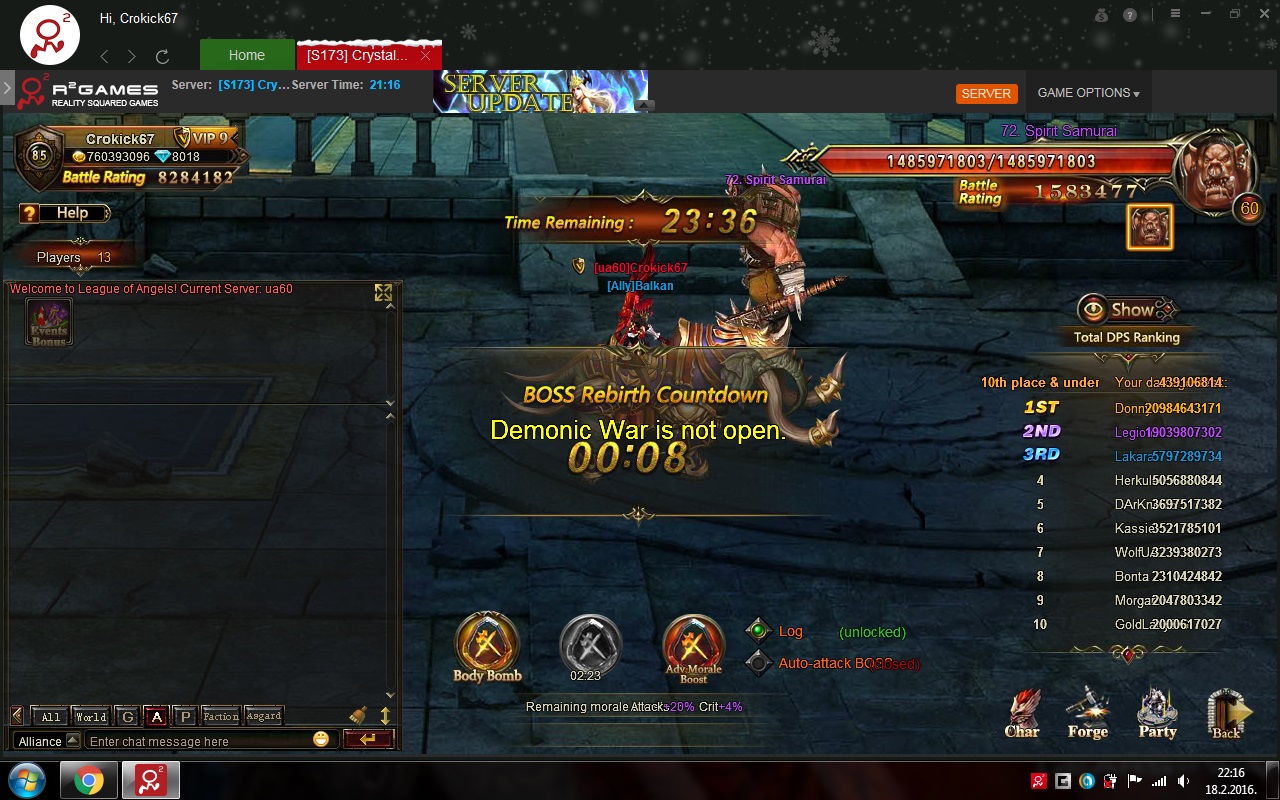Click the orange SERVER button

986,93
